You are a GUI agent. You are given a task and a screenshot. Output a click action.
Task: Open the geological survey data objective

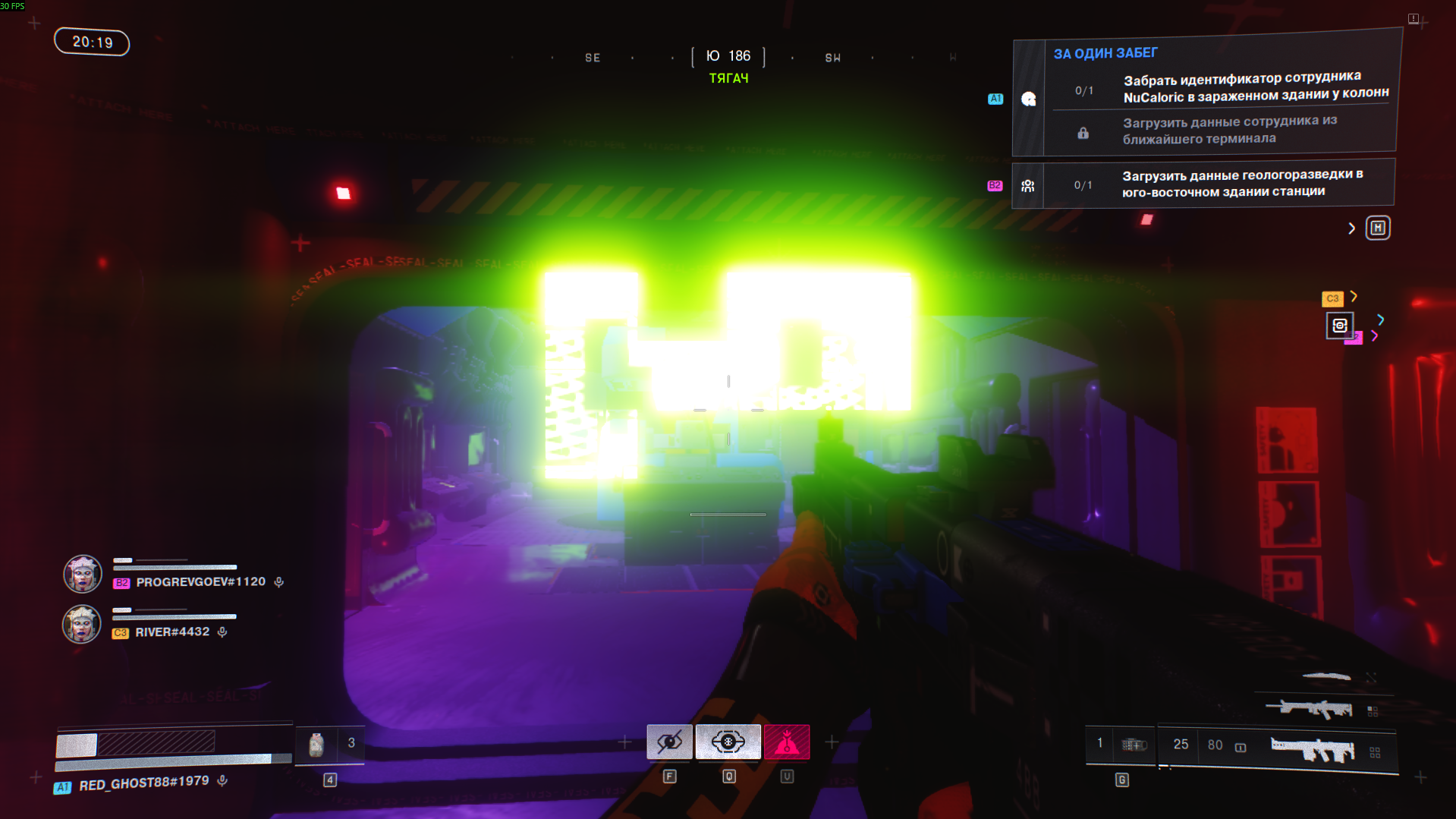tap(1241, 183)
